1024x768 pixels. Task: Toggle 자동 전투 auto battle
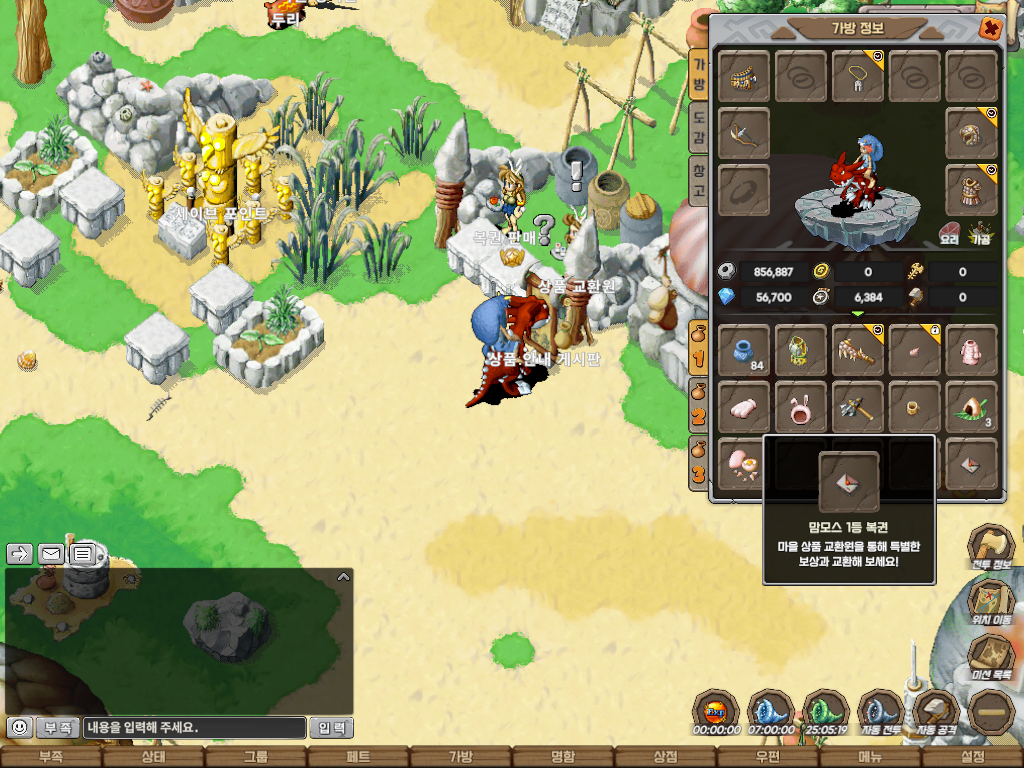point(881,714)
